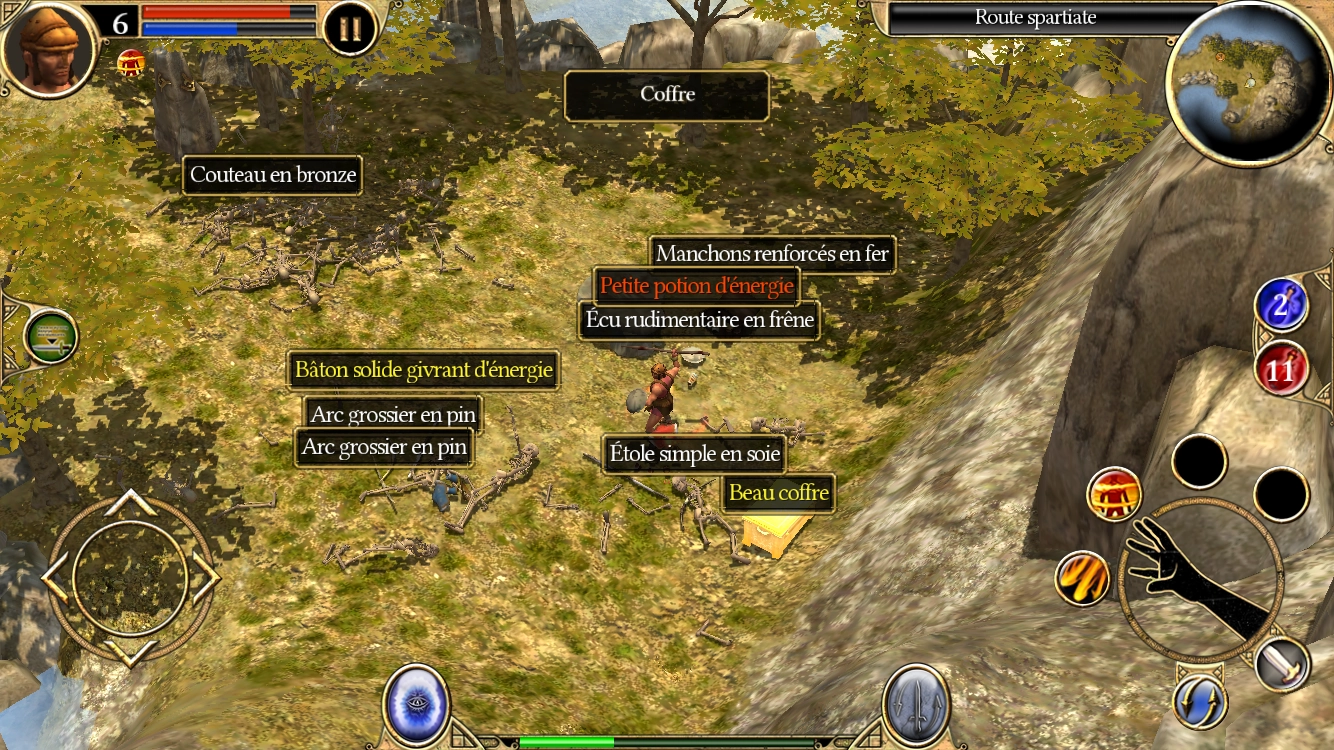Pause the game with the pause button

click(x=350, y=29)
